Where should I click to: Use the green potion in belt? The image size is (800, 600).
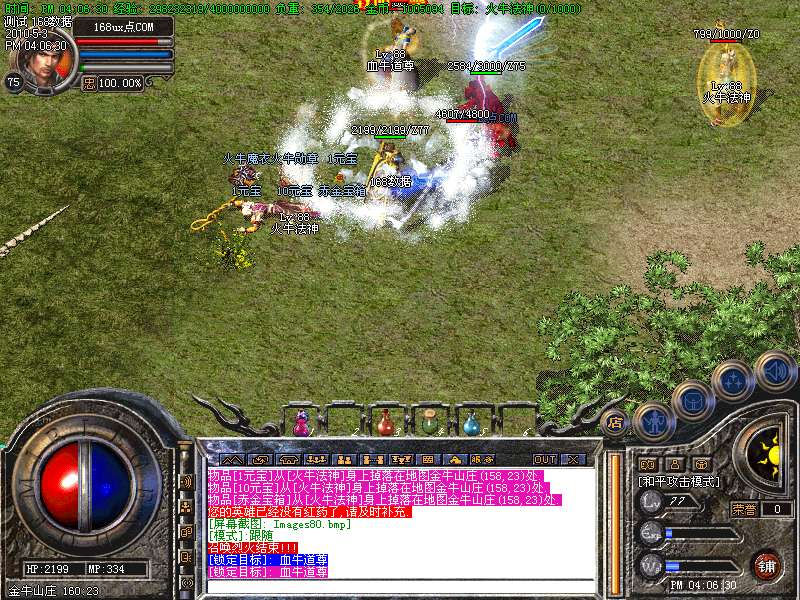(x=429, y=424)
